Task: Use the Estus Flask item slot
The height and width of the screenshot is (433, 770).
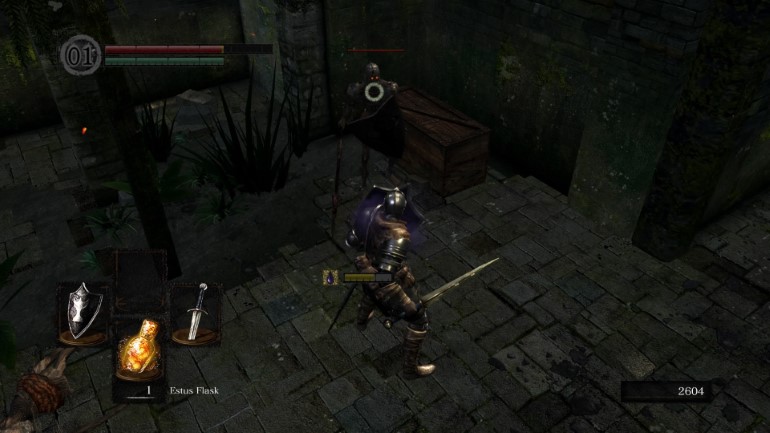Action: (138, 352)
